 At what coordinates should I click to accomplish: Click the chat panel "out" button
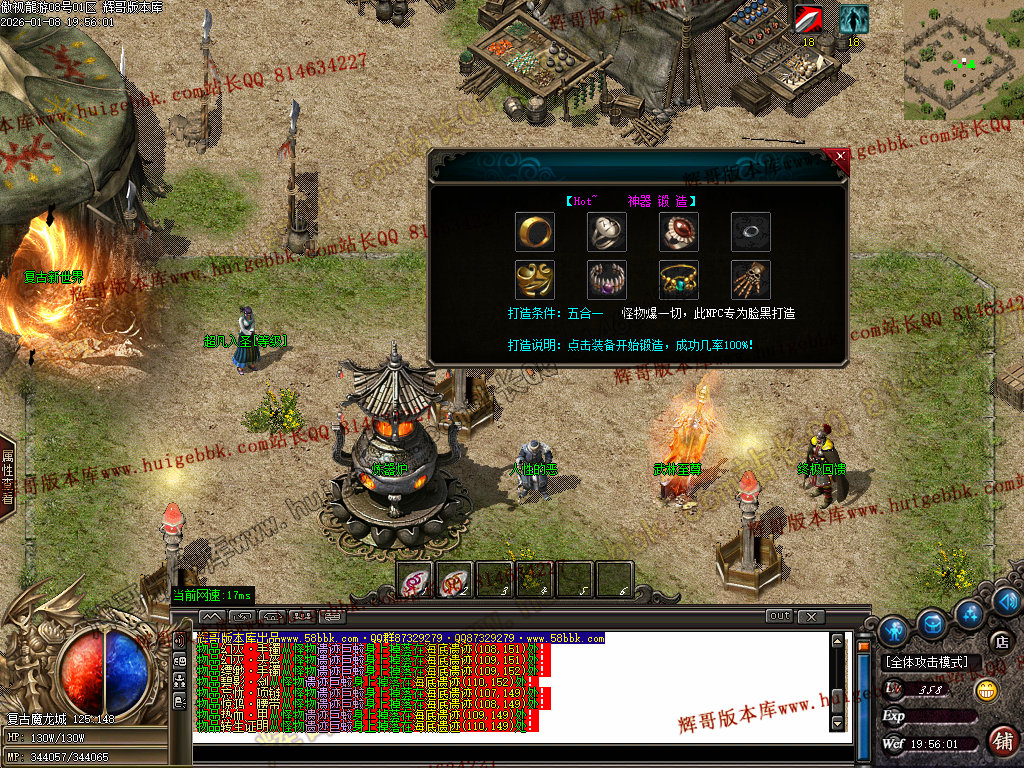pyautogui.click(x=779, y=616)
